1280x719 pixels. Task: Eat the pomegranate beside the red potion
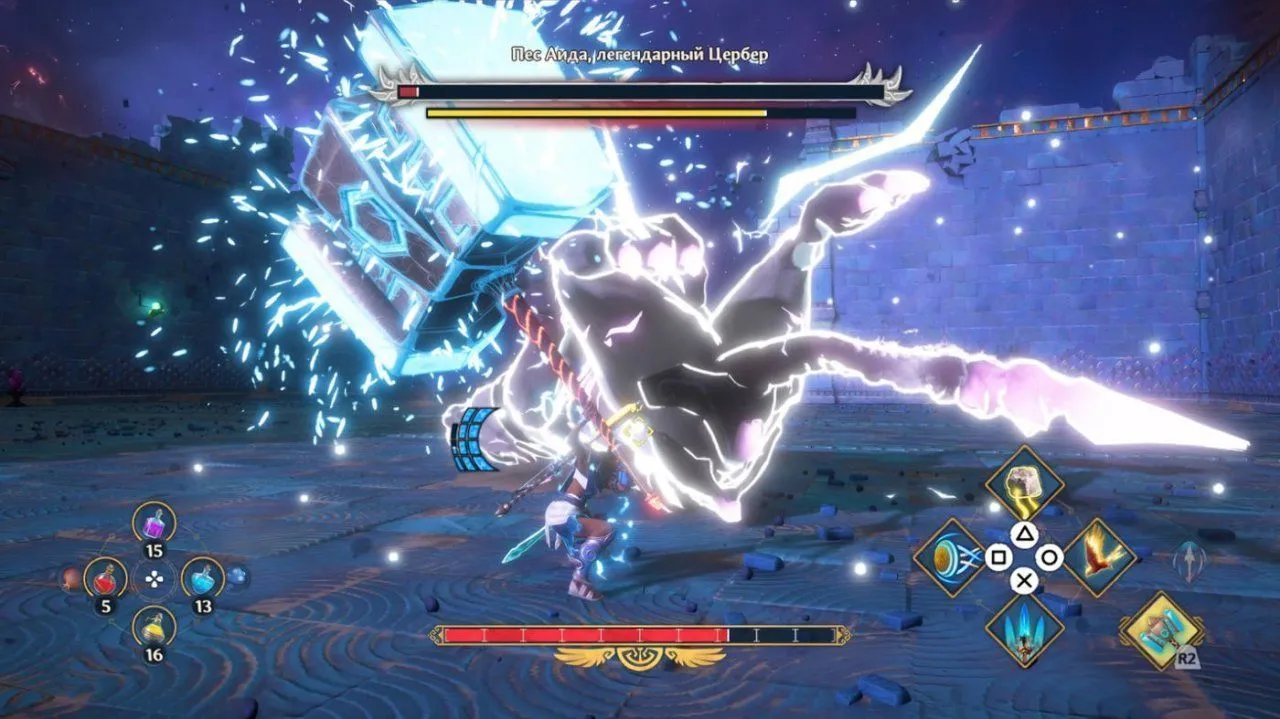tap(69, 578)
